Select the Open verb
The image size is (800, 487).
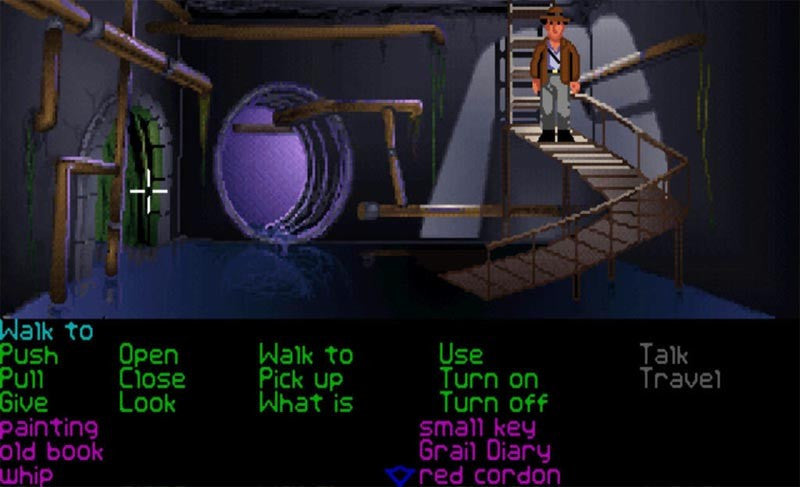pos(148,355)
